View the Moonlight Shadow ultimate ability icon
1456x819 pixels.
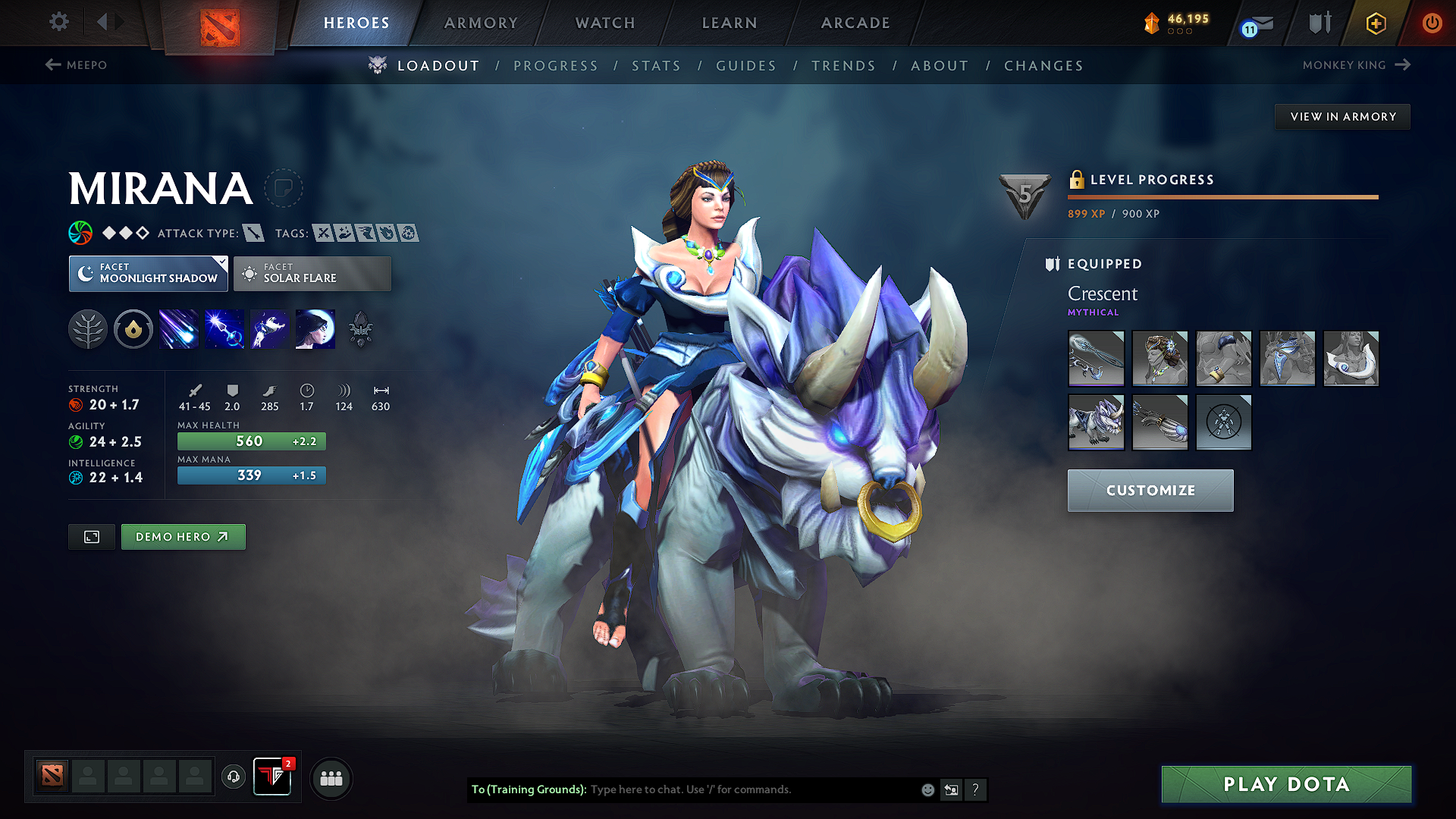pyautogui.click(x=315, y=328)
